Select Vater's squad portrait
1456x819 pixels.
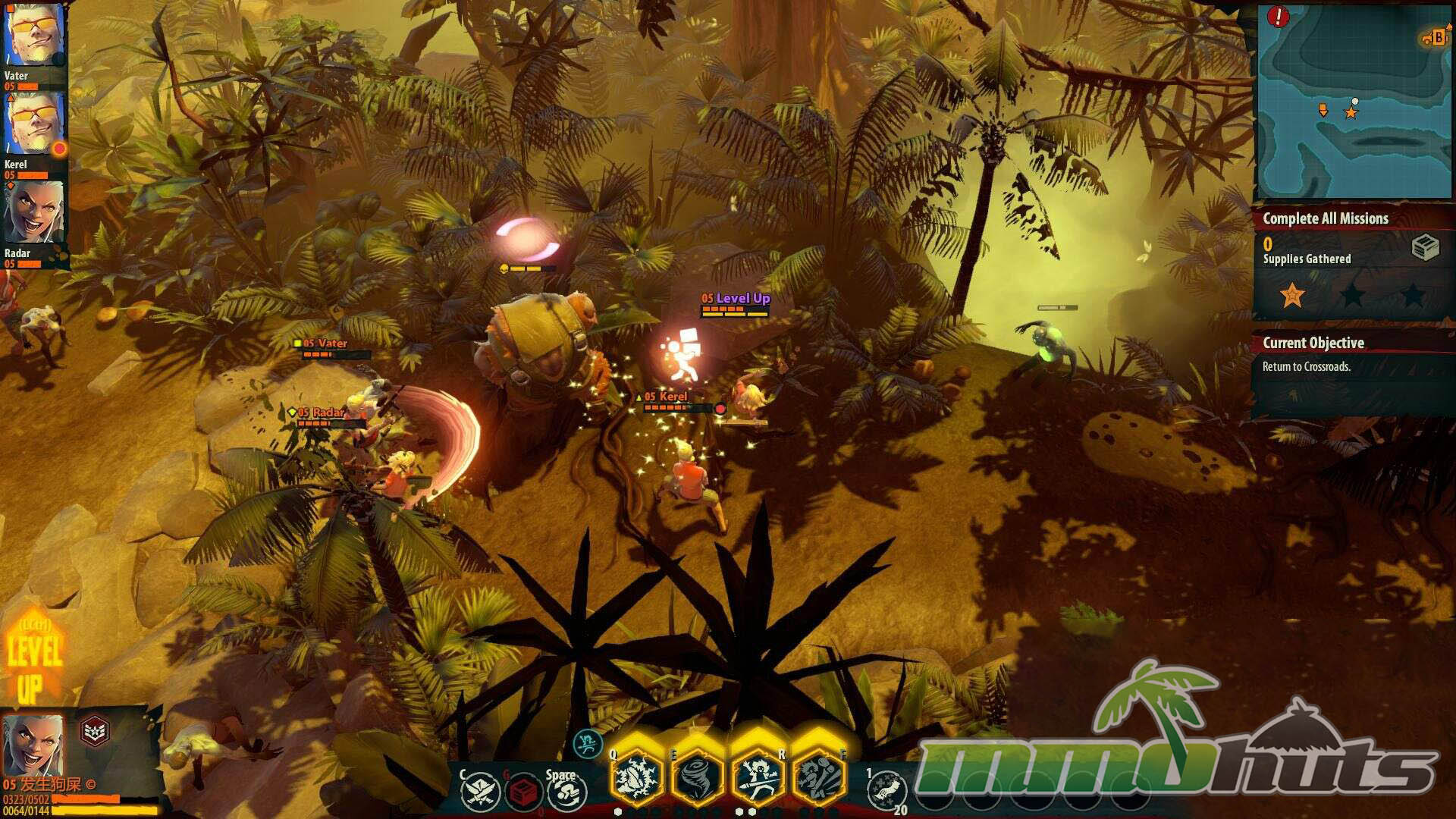pos(34,36)
